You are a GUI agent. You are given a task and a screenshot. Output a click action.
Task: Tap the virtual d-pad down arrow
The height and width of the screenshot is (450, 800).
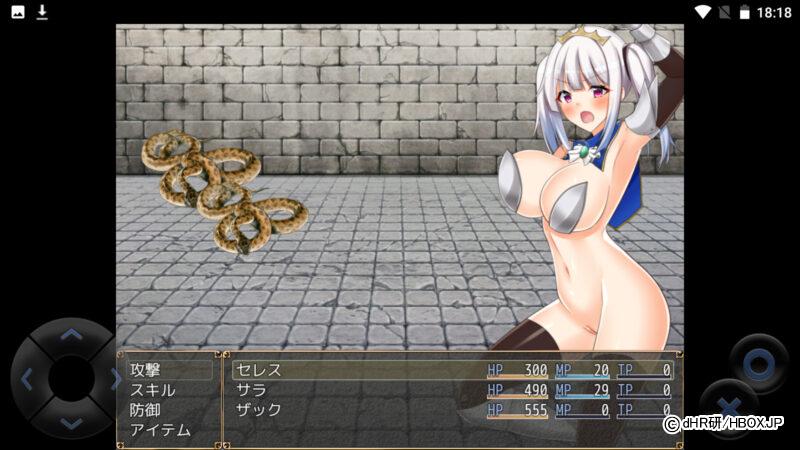click(70, 422)
